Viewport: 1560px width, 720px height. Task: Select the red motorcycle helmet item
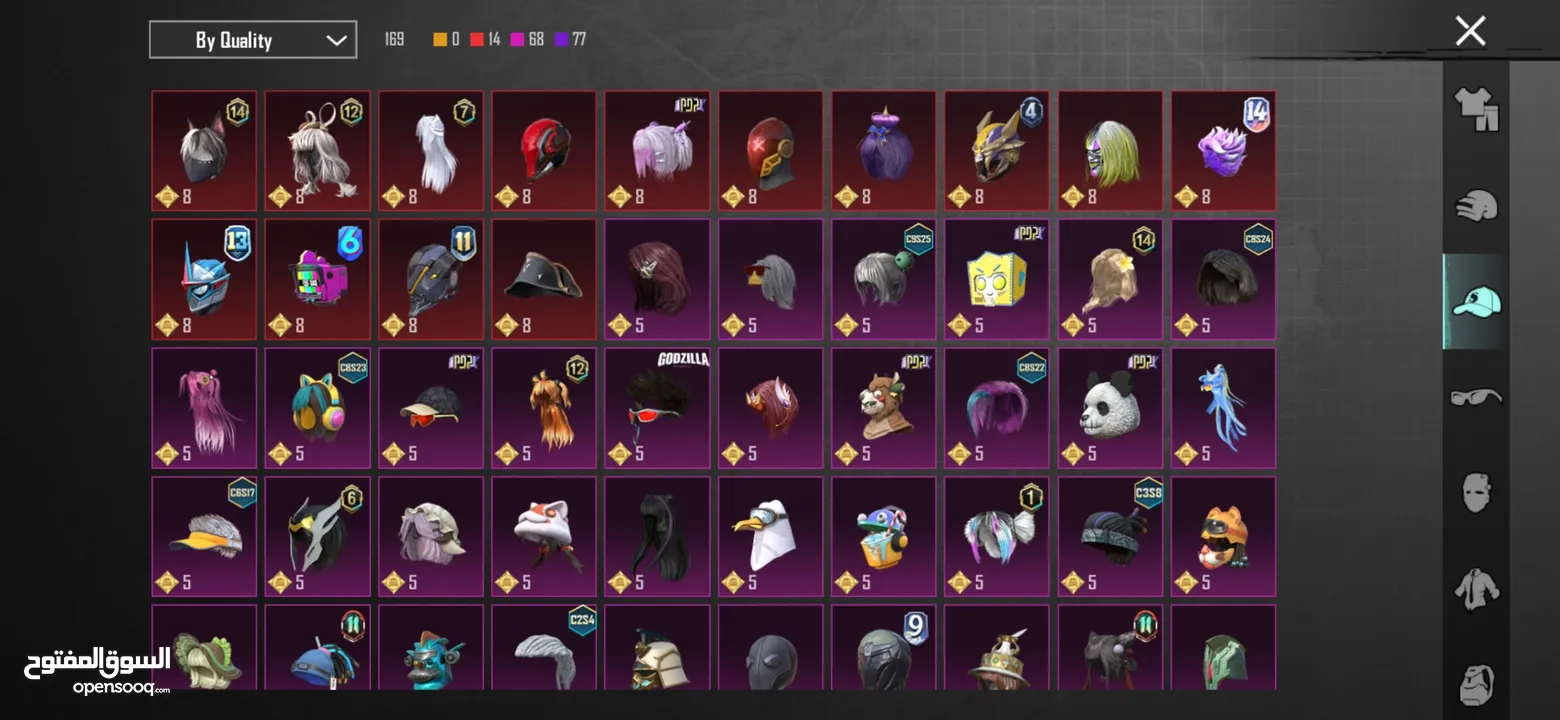pyautogui.click(x=544, y=150)
